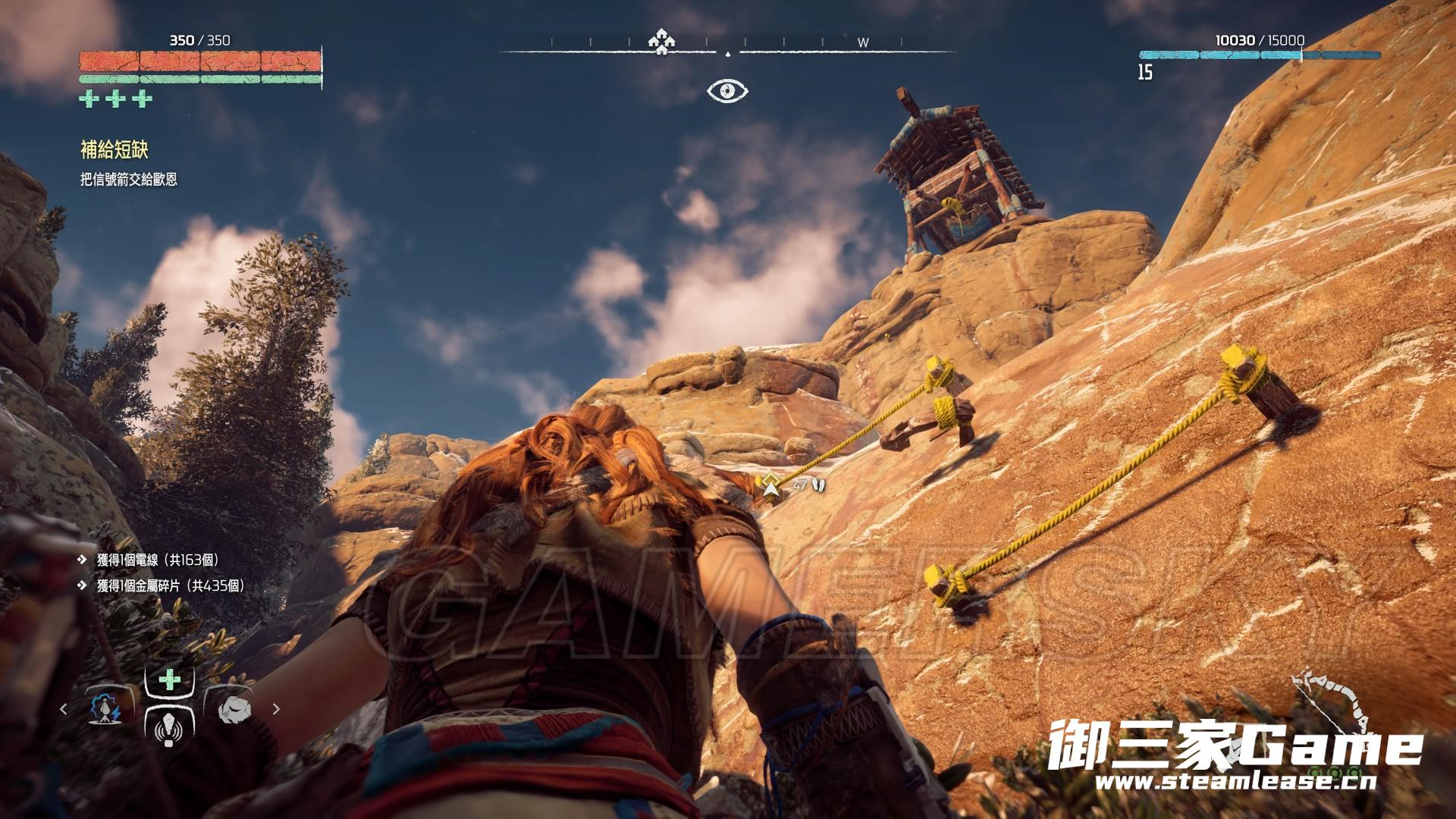
Task: Use the green cross health potion slot
Action: (x=169, y=679)
